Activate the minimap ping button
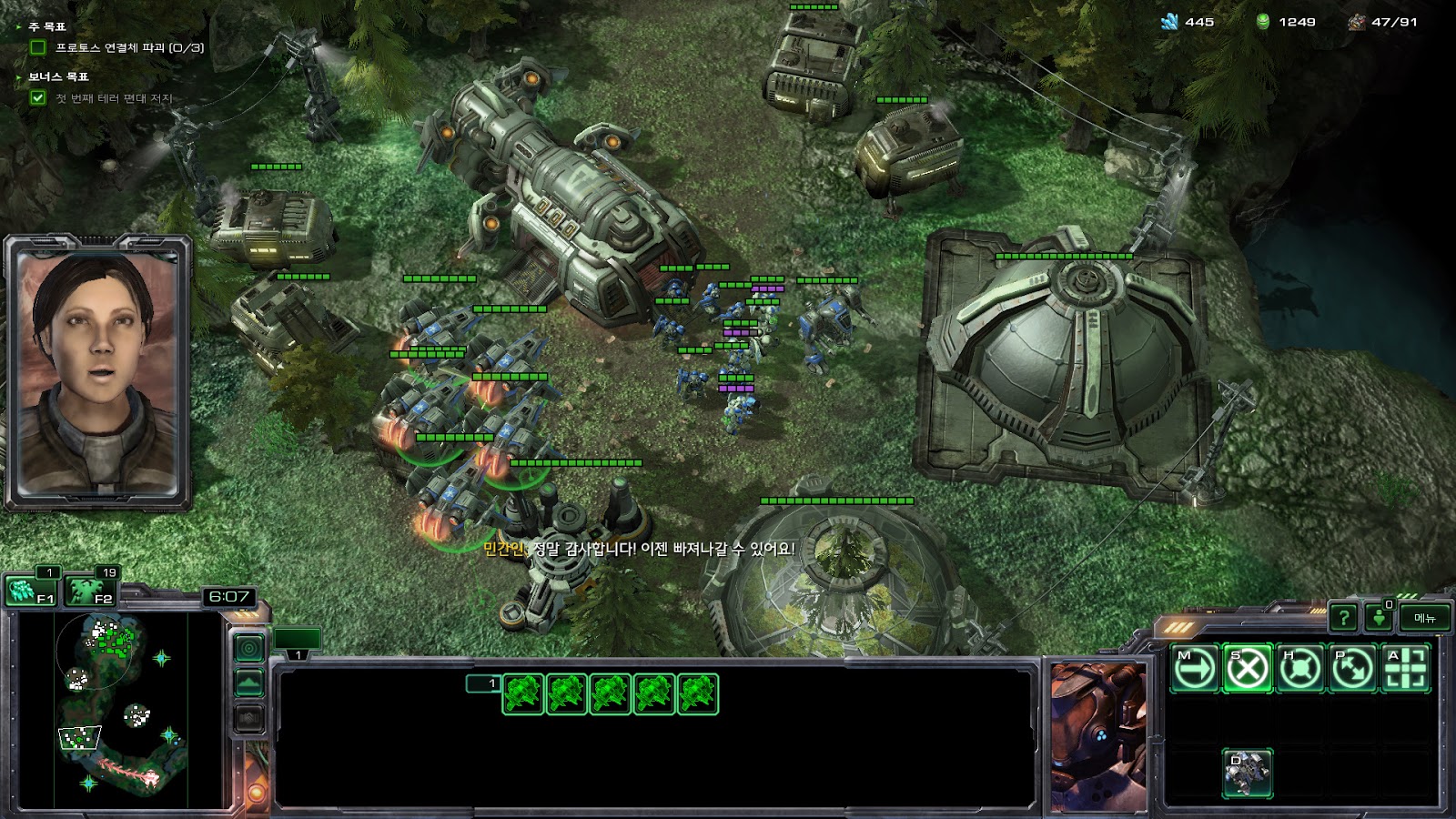This screenshot has width=1456, height=819. (249, 648)
